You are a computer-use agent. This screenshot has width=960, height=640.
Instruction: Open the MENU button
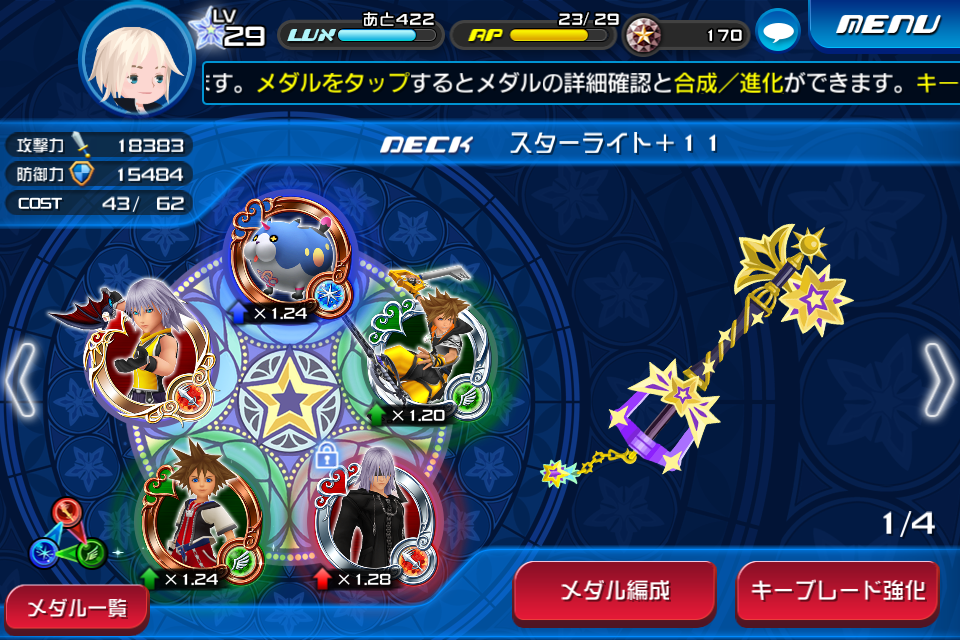coord(885,24)
